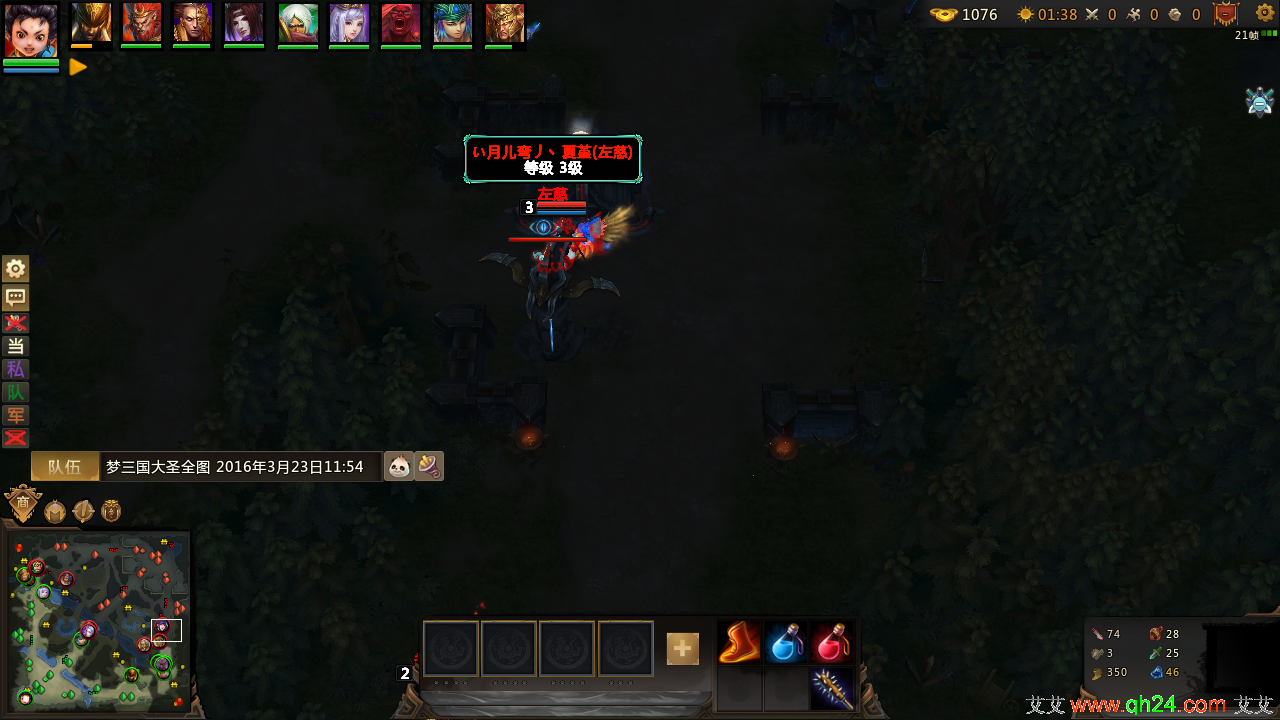Drink the red health potion
The width and height of the screenshot is (1280, 720).
[832, 644]
